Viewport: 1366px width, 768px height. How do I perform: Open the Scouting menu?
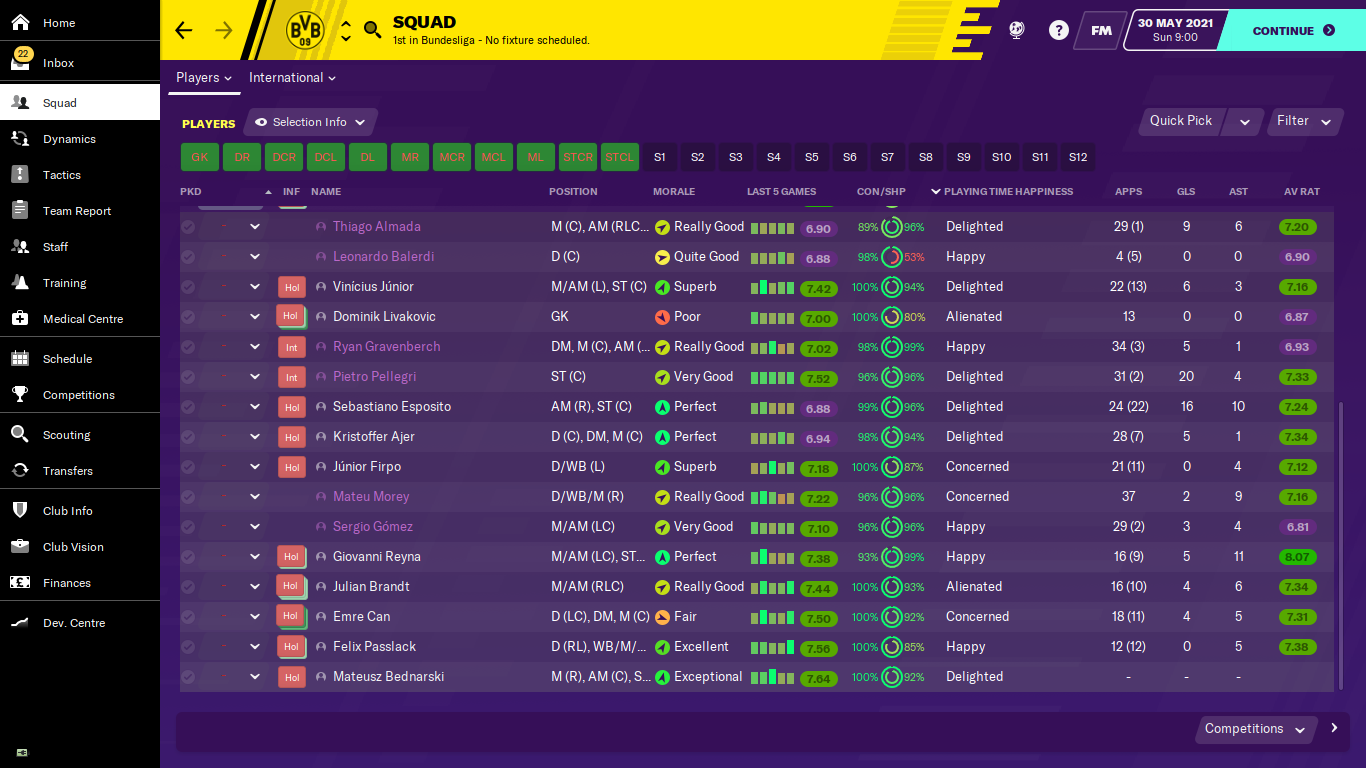point(66,435)
